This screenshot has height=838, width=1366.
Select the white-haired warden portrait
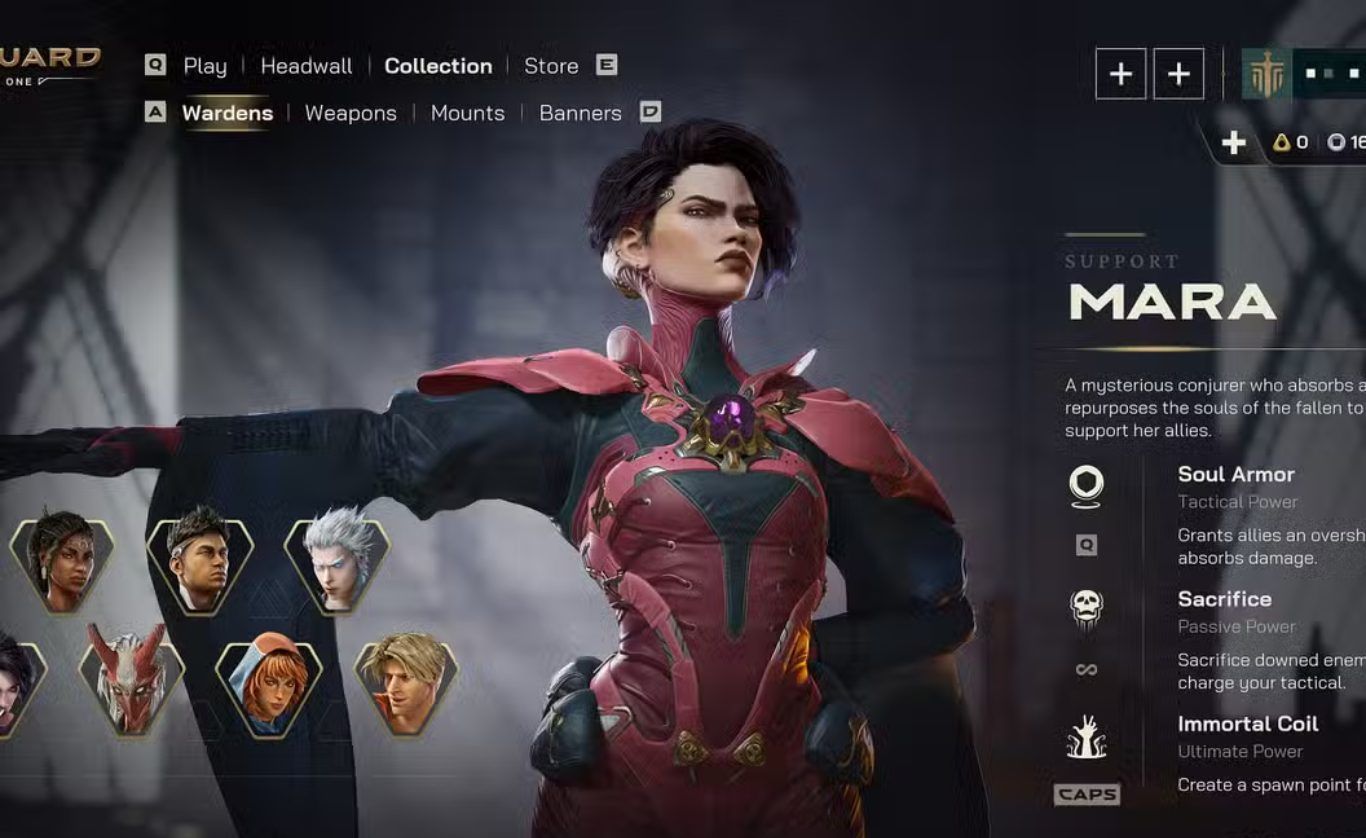[337, 561]
